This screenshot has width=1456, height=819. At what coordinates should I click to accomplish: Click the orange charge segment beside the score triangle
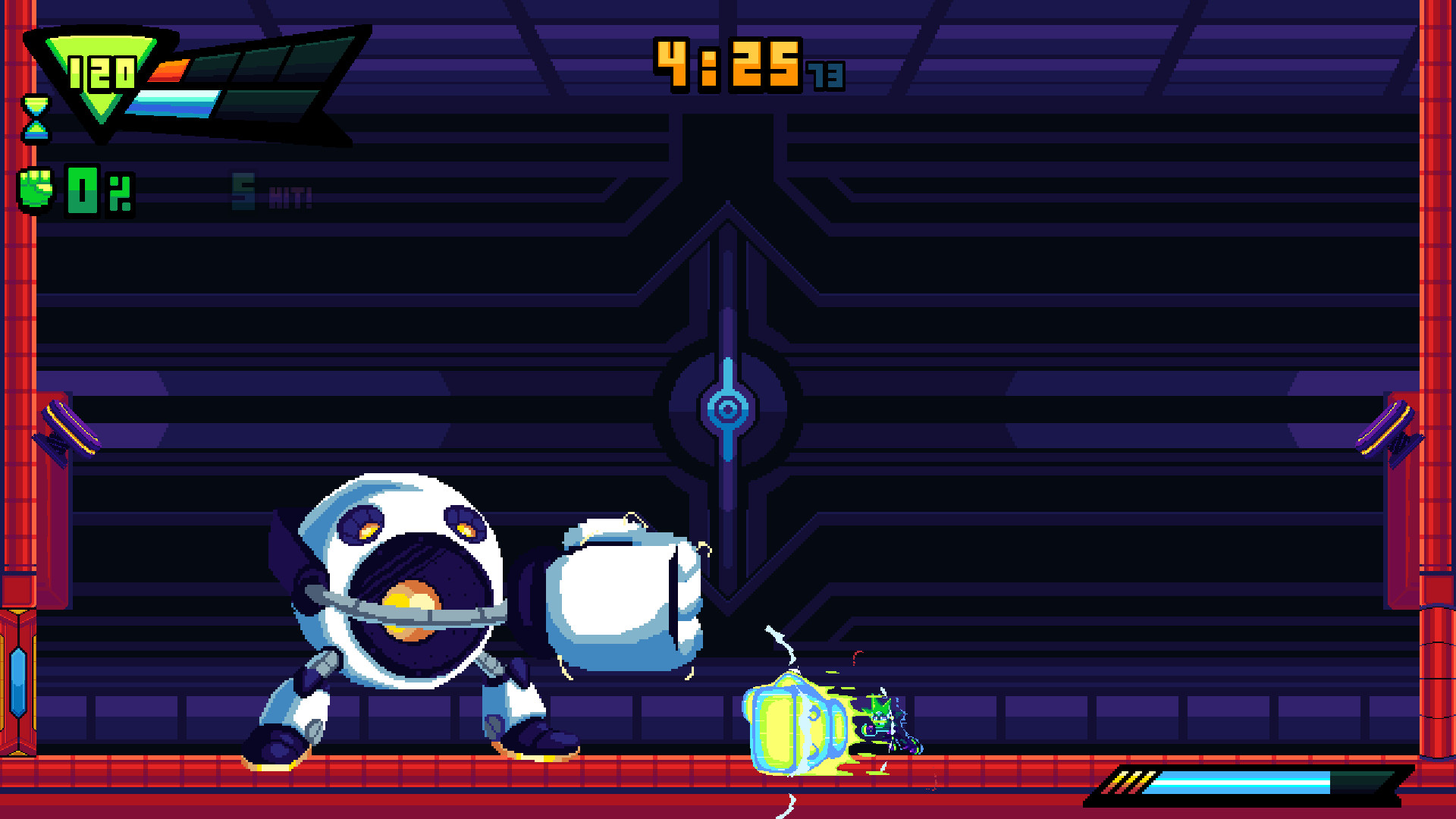[168, 72]
